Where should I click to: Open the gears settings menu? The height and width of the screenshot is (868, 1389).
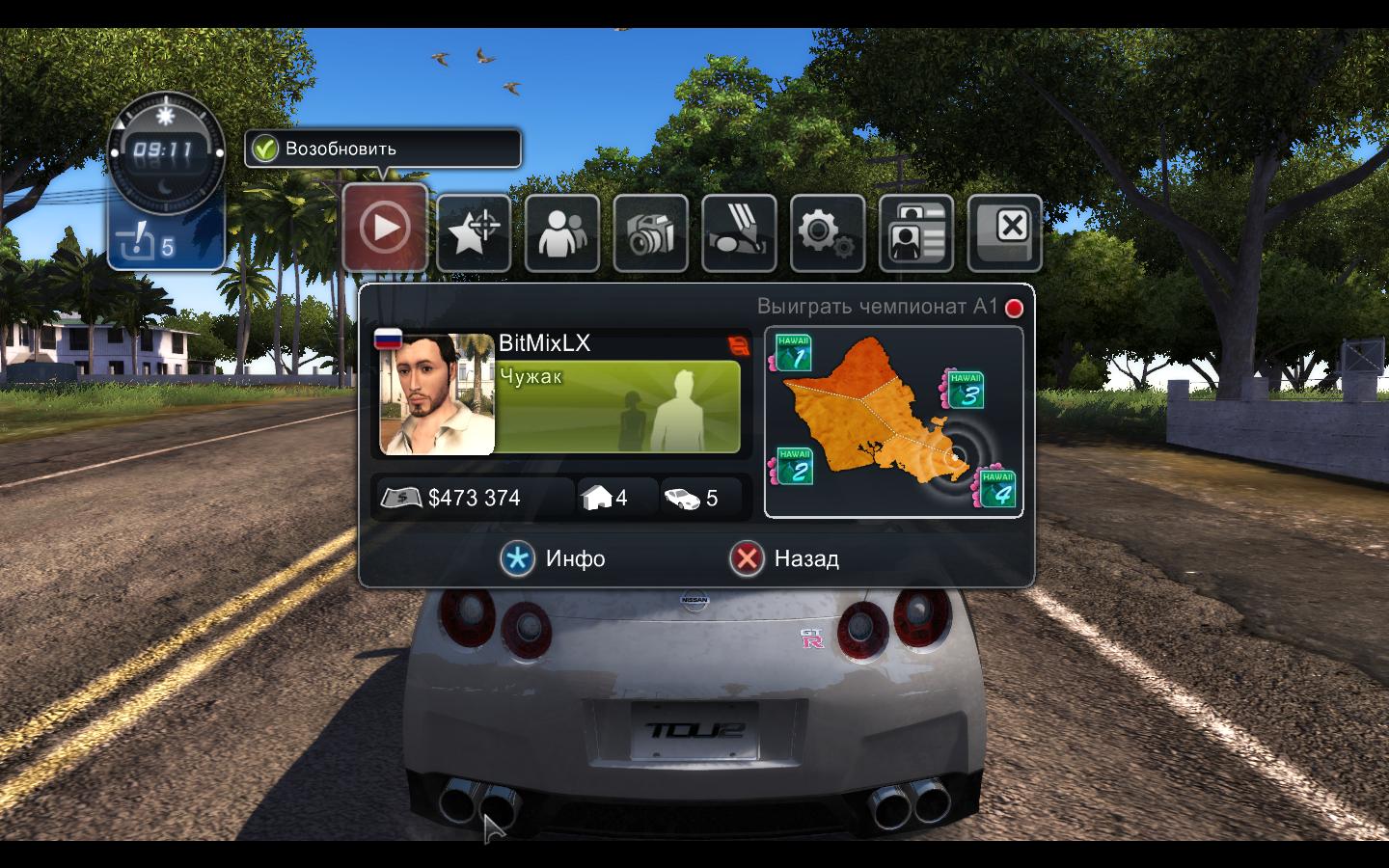[827, 232]
